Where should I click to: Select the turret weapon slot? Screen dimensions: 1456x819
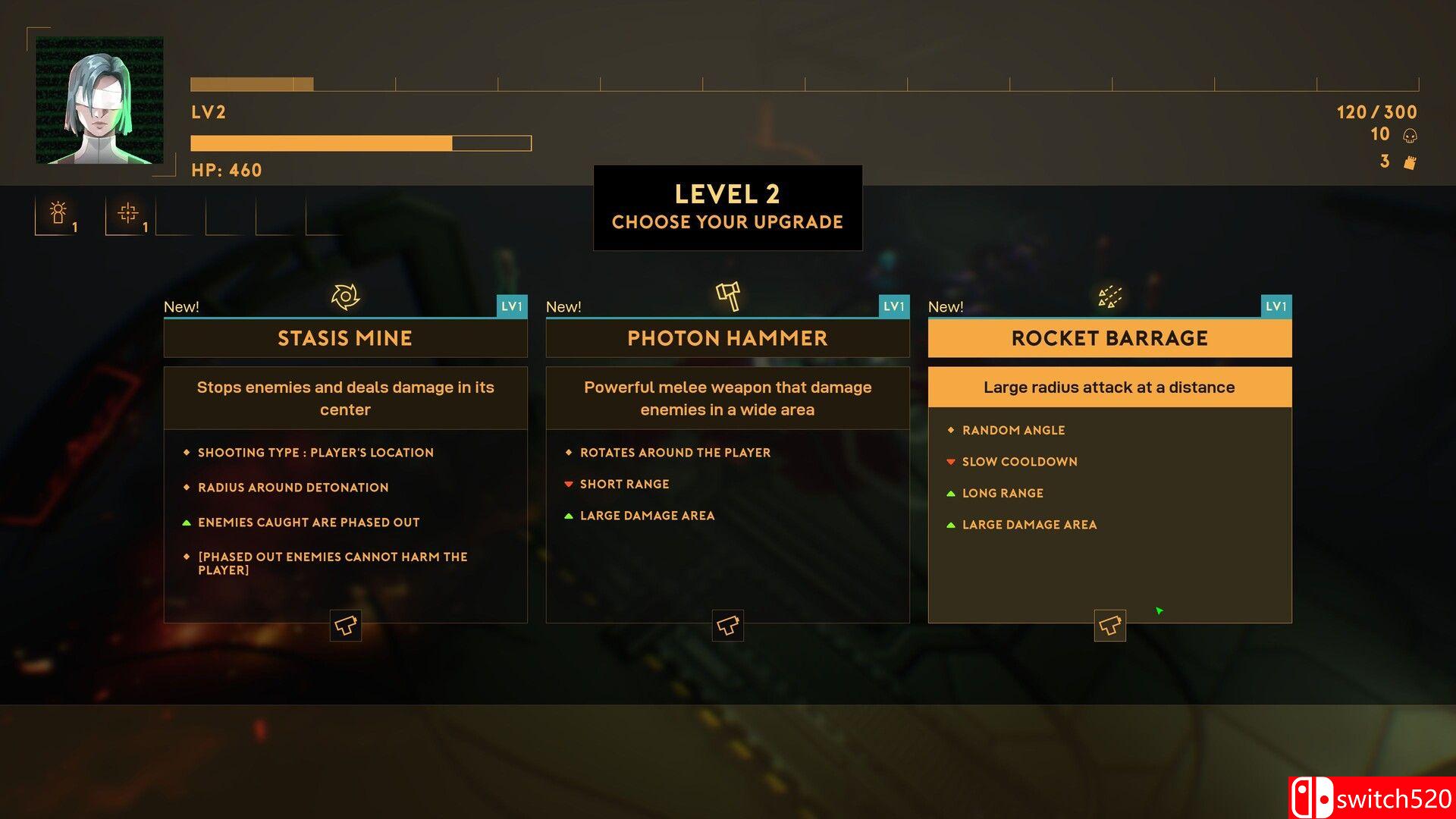click(x=58, y=215)
